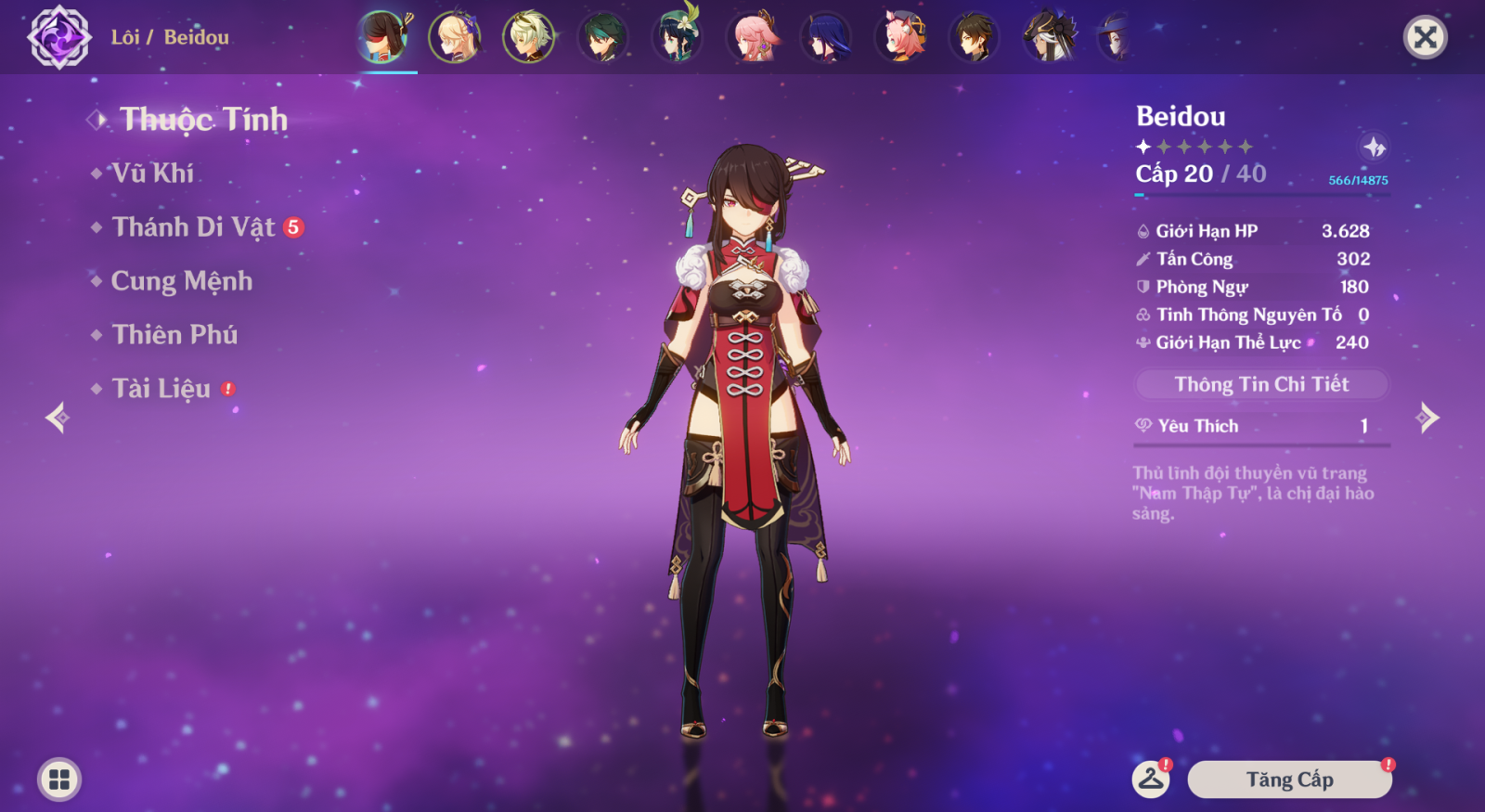
Task: Click the Tăng Cấp level-up button
Action: click(1289, 780)
